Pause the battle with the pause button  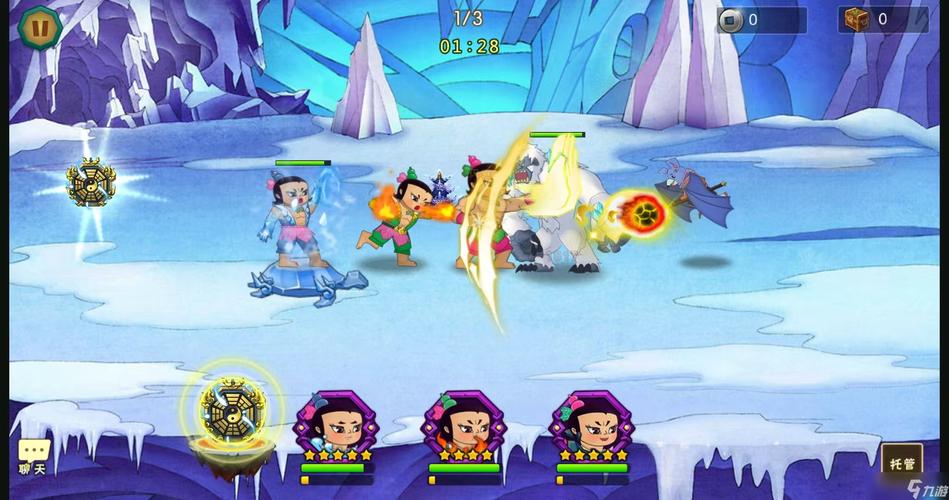pos(40,25)
